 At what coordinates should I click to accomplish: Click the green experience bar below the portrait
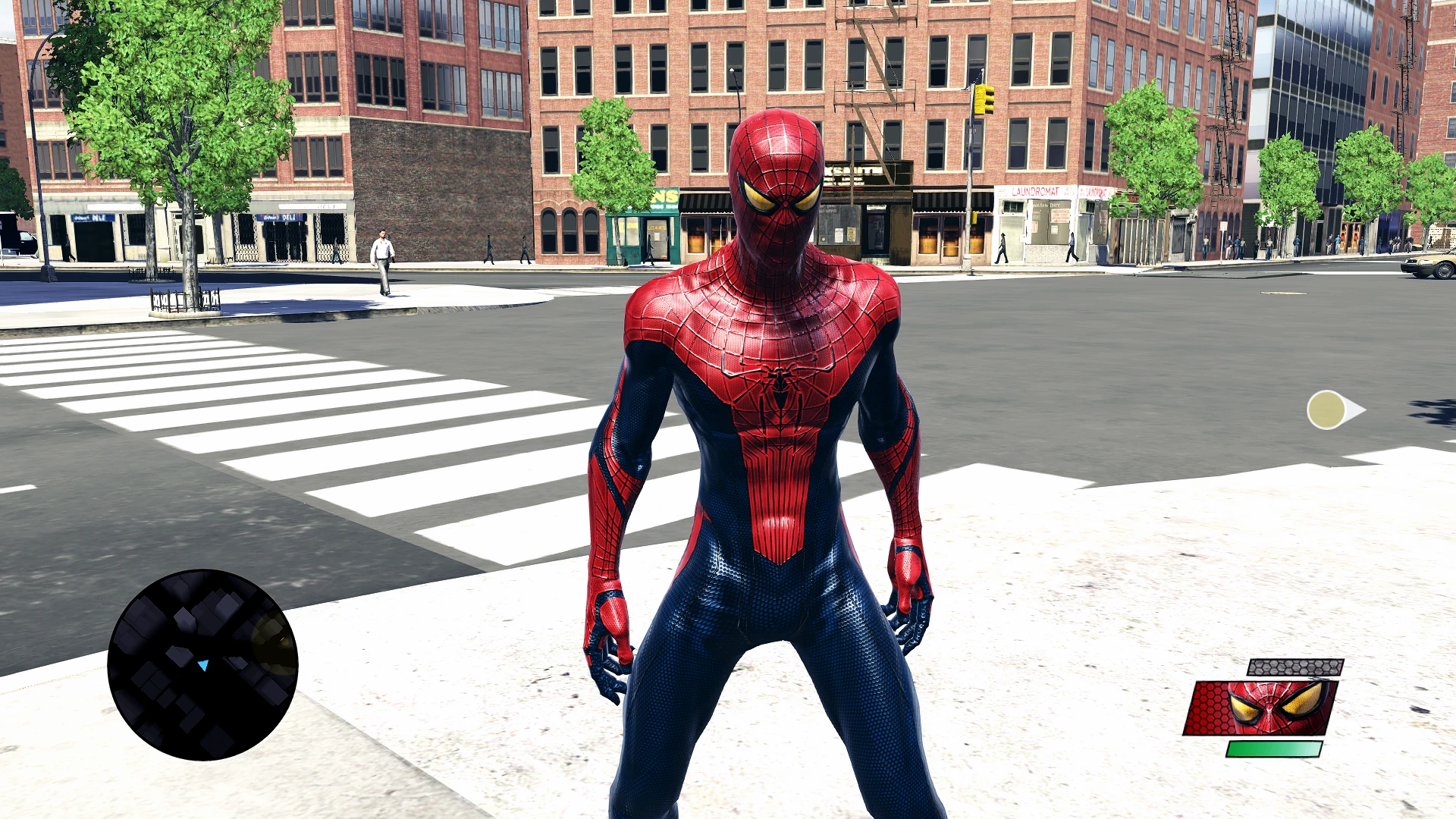[x=1274, y=751]
